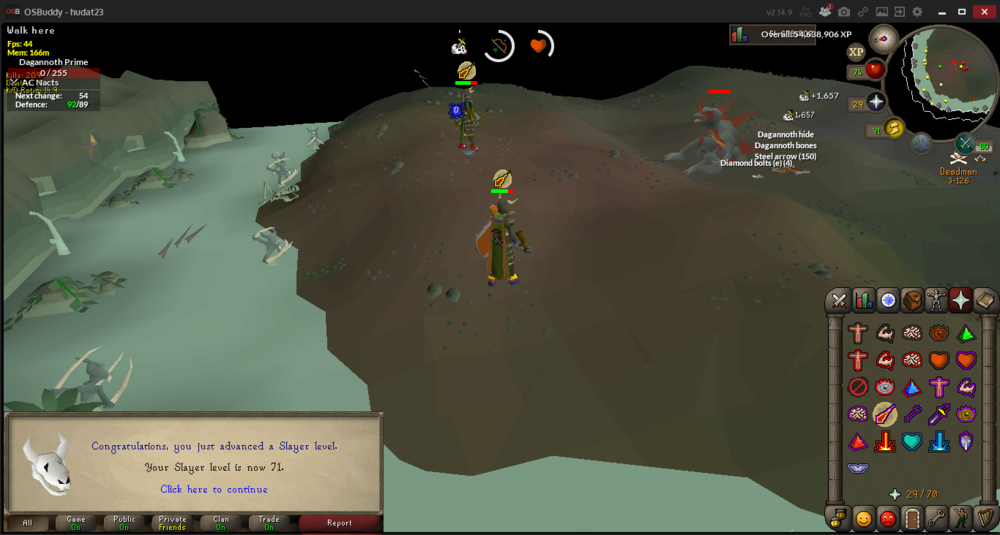The height and width of the screenshot is (535, 1000).
Task: Open the Worn Equipment tab
Action: coord(936,300)
